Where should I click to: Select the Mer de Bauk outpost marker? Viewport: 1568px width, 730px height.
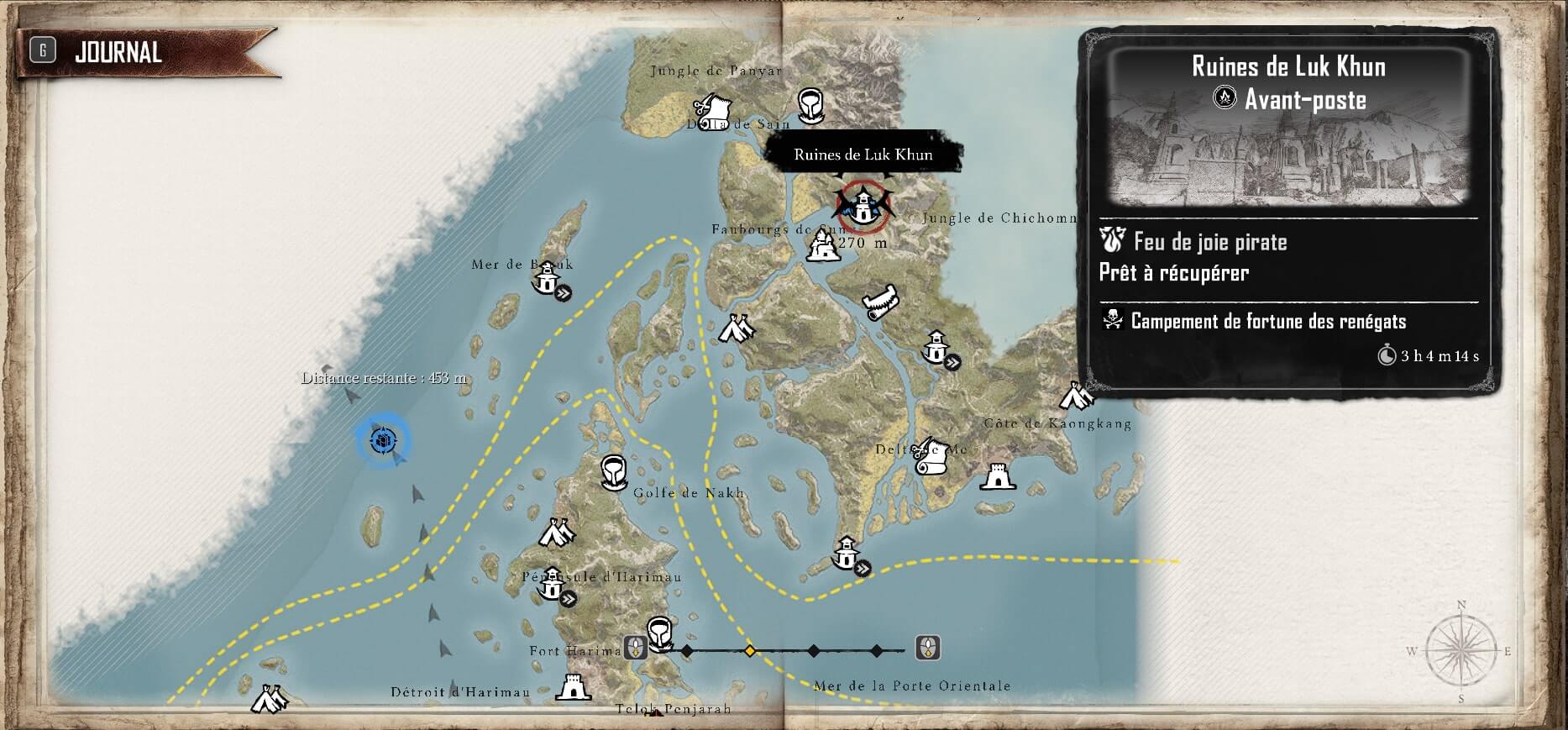tap(548, 278)
